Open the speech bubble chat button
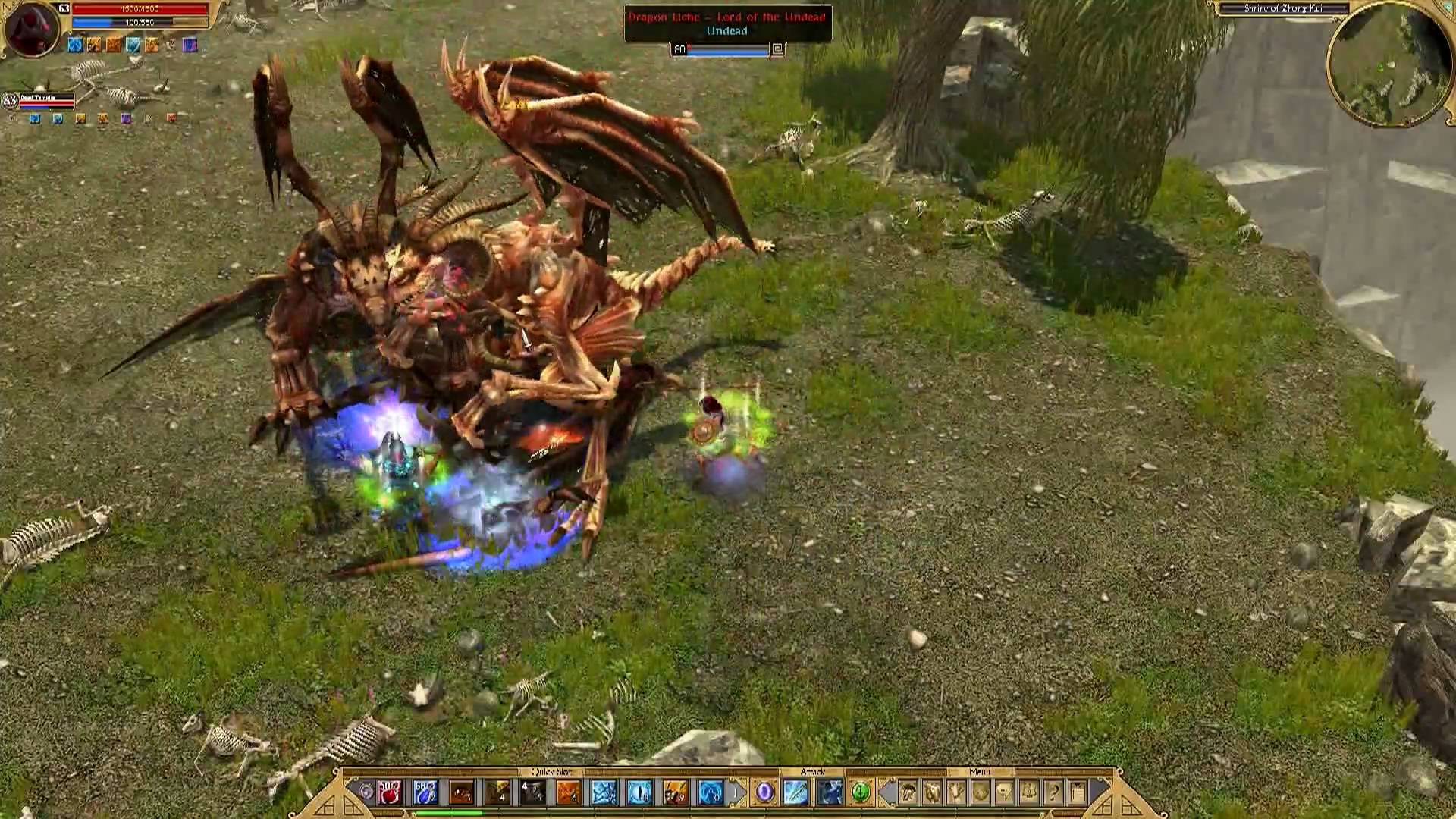This screenshot has width=1456, height=819. (1004, 792)
